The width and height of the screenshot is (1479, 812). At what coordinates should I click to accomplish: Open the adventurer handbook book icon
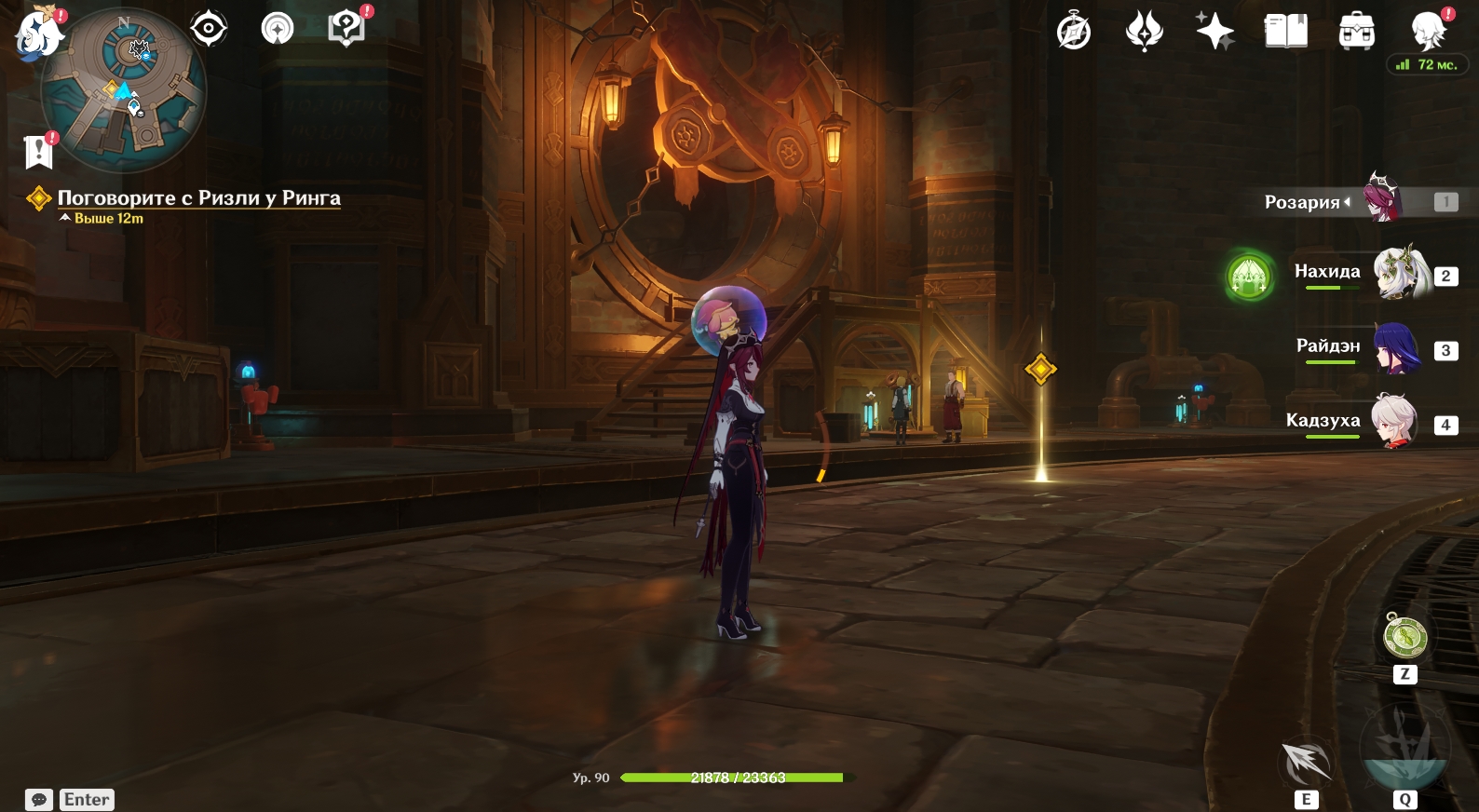pos(1286,32)
